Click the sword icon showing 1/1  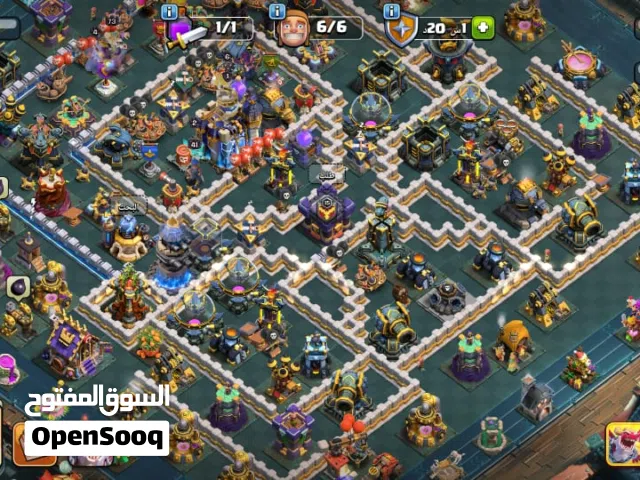tap(187, 29)
